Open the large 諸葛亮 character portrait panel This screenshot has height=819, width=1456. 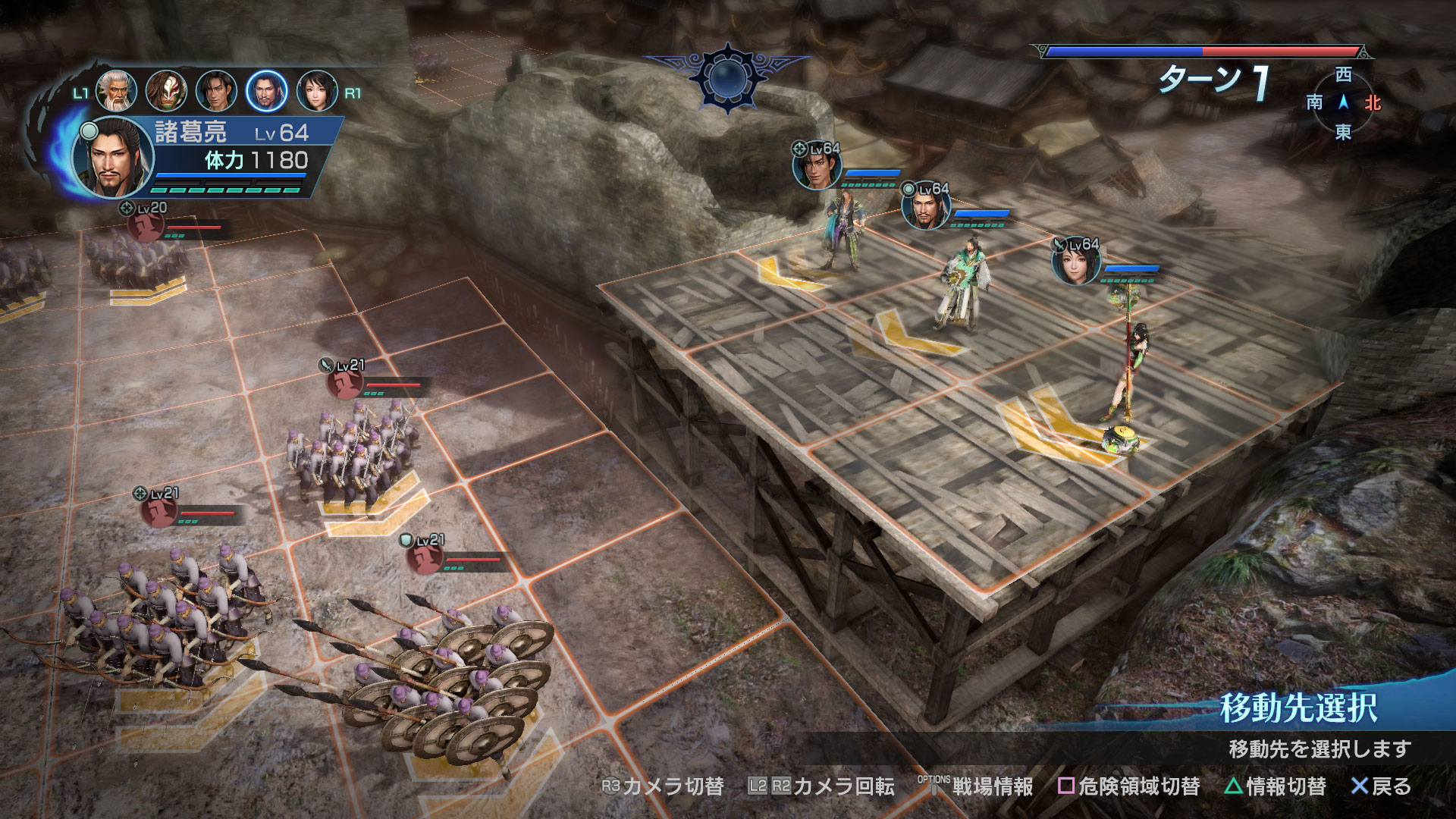tap(114, 158)
